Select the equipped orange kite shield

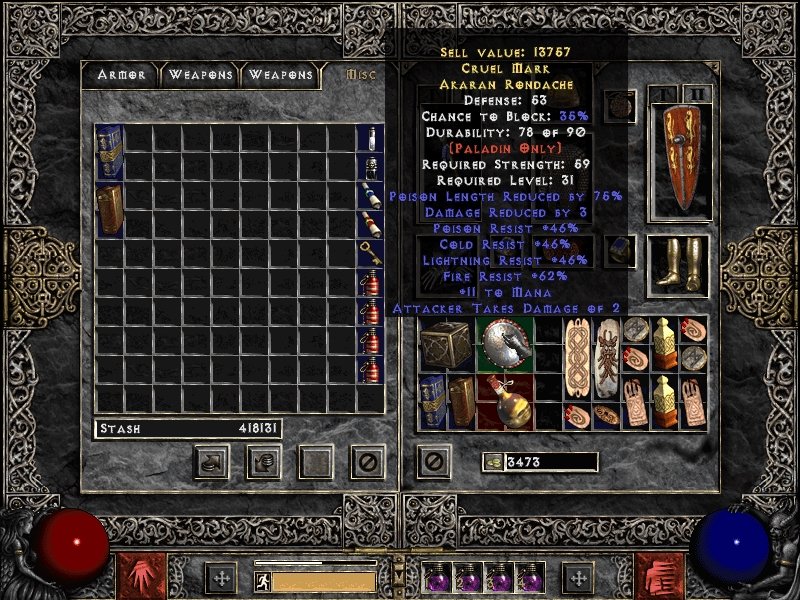[x=677, y=160]
